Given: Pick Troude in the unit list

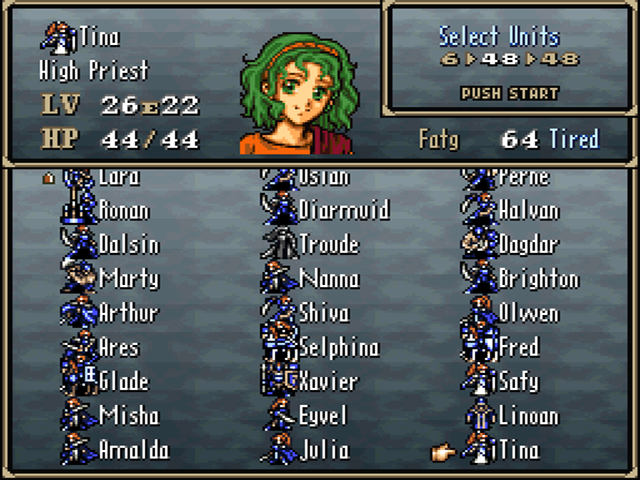Looking at the screenshot, I should tap(328, 245).
